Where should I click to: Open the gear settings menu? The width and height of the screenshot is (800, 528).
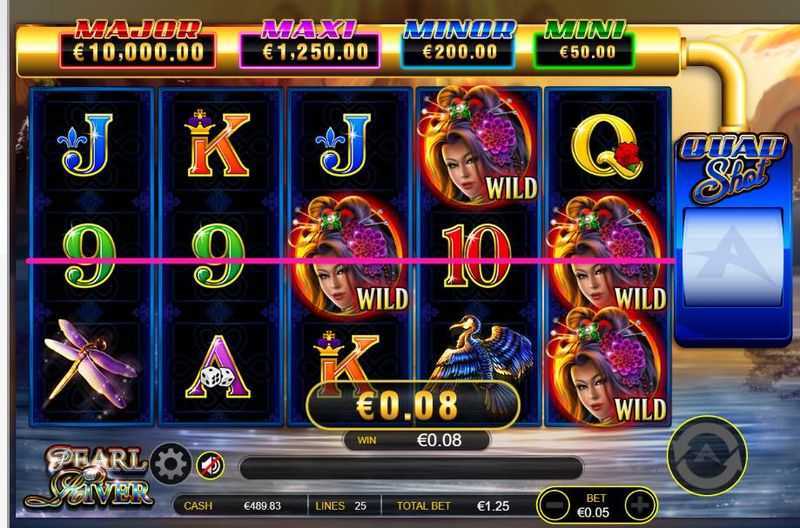[x=171, y=465]
